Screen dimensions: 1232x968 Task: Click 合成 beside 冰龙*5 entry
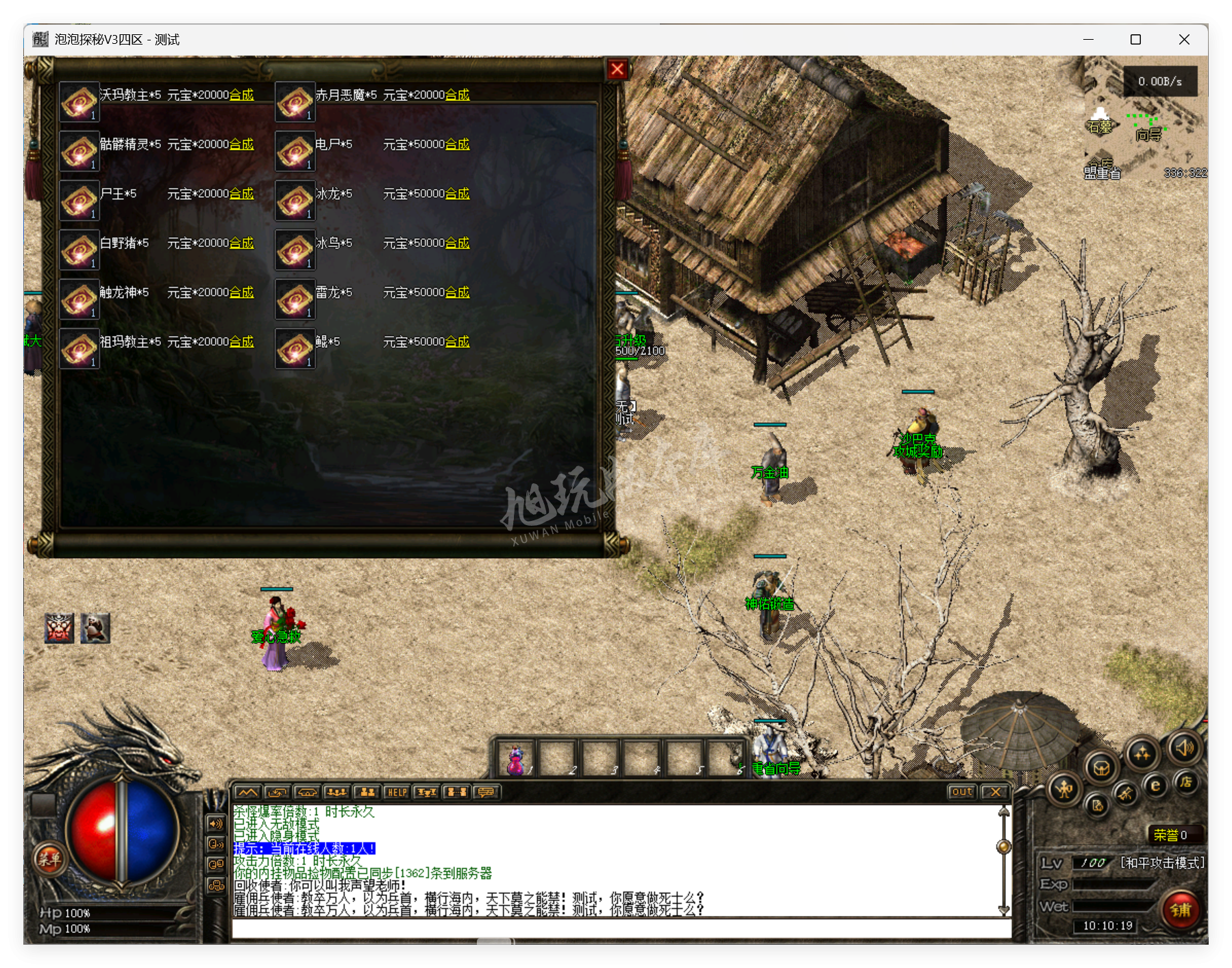458,193
